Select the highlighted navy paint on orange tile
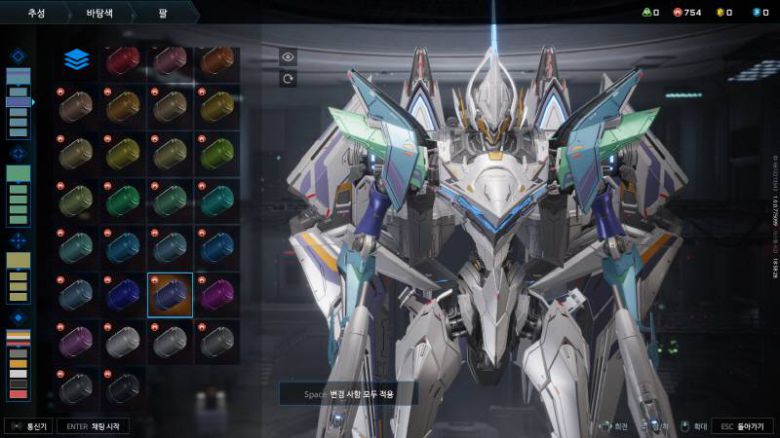 [170, 295]
